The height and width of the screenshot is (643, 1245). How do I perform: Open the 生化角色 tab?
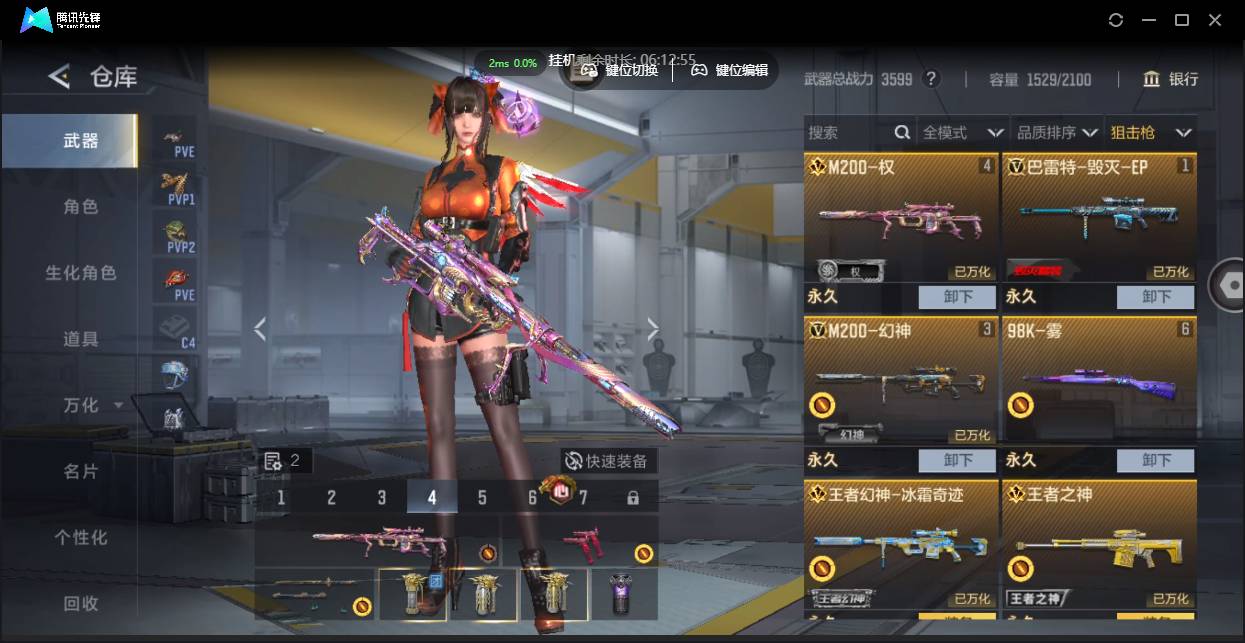tap(81, 273)
